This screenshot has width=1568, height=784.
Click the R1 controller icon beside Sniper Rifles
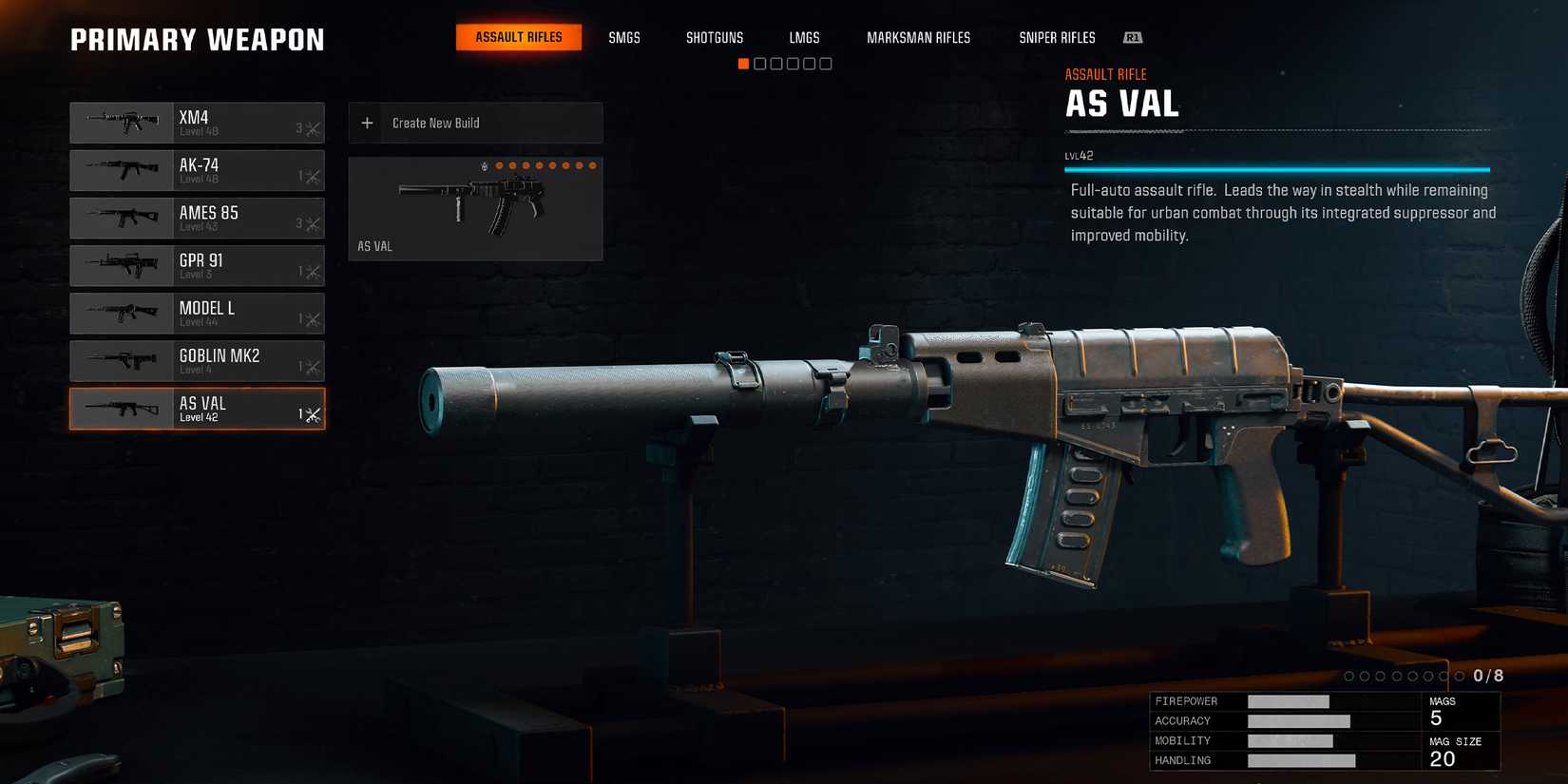coord(1132,37)
